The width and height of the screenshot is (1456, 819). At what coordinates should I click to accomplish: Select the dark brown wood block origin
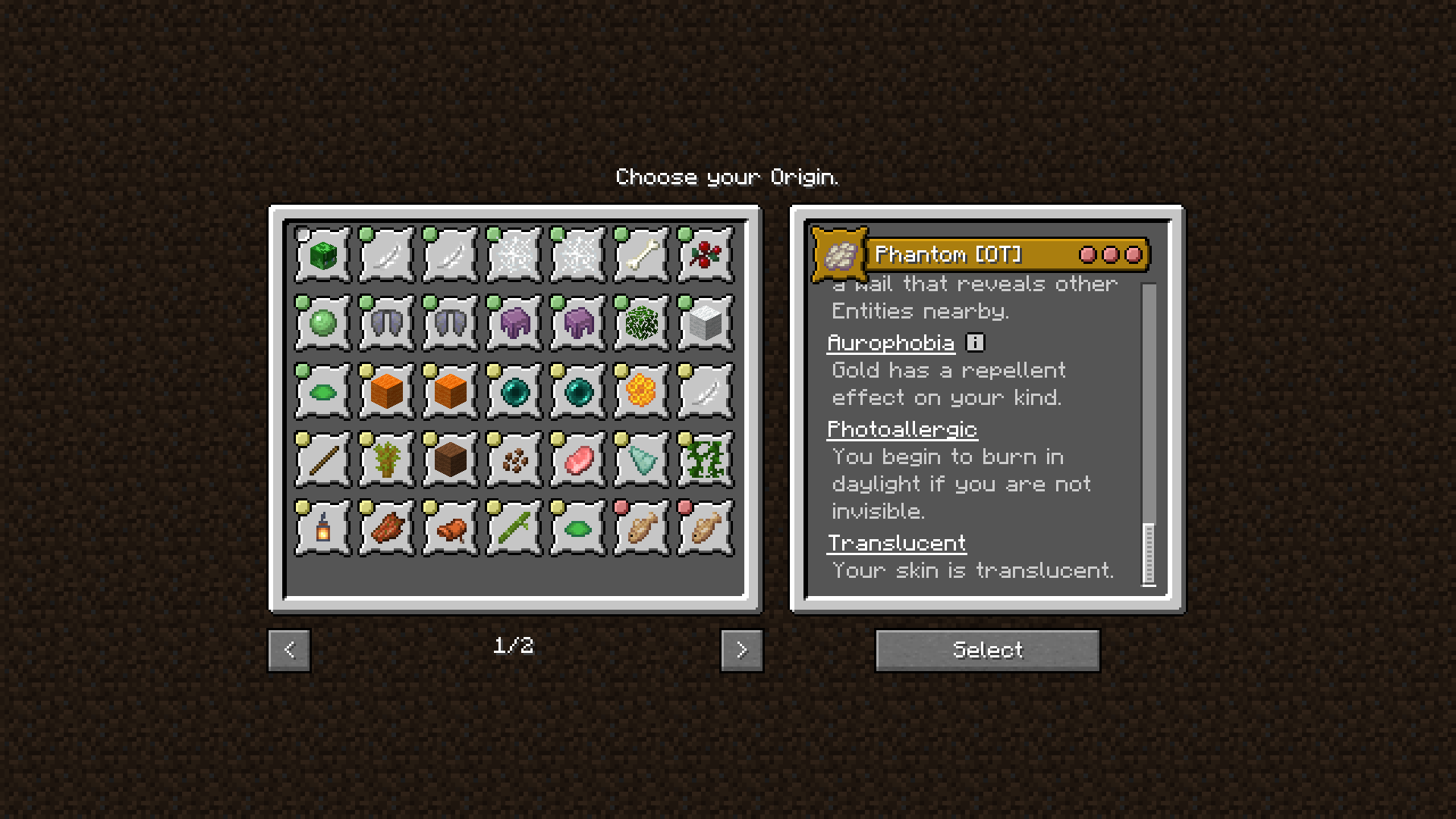[450, 460]
